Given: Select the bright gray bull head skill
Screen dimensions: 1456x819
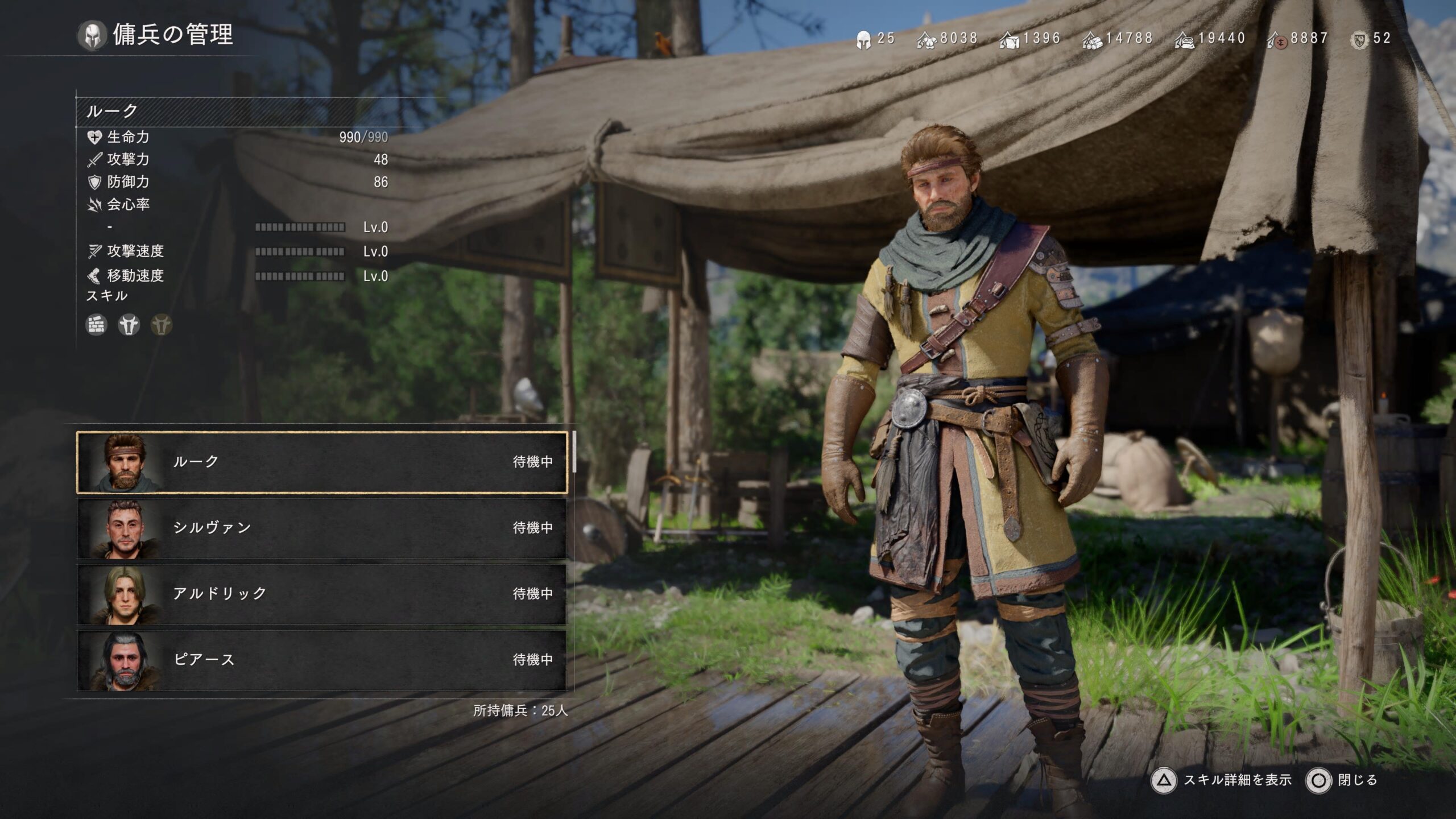Looking at the screenshot, I should [129, 325].
